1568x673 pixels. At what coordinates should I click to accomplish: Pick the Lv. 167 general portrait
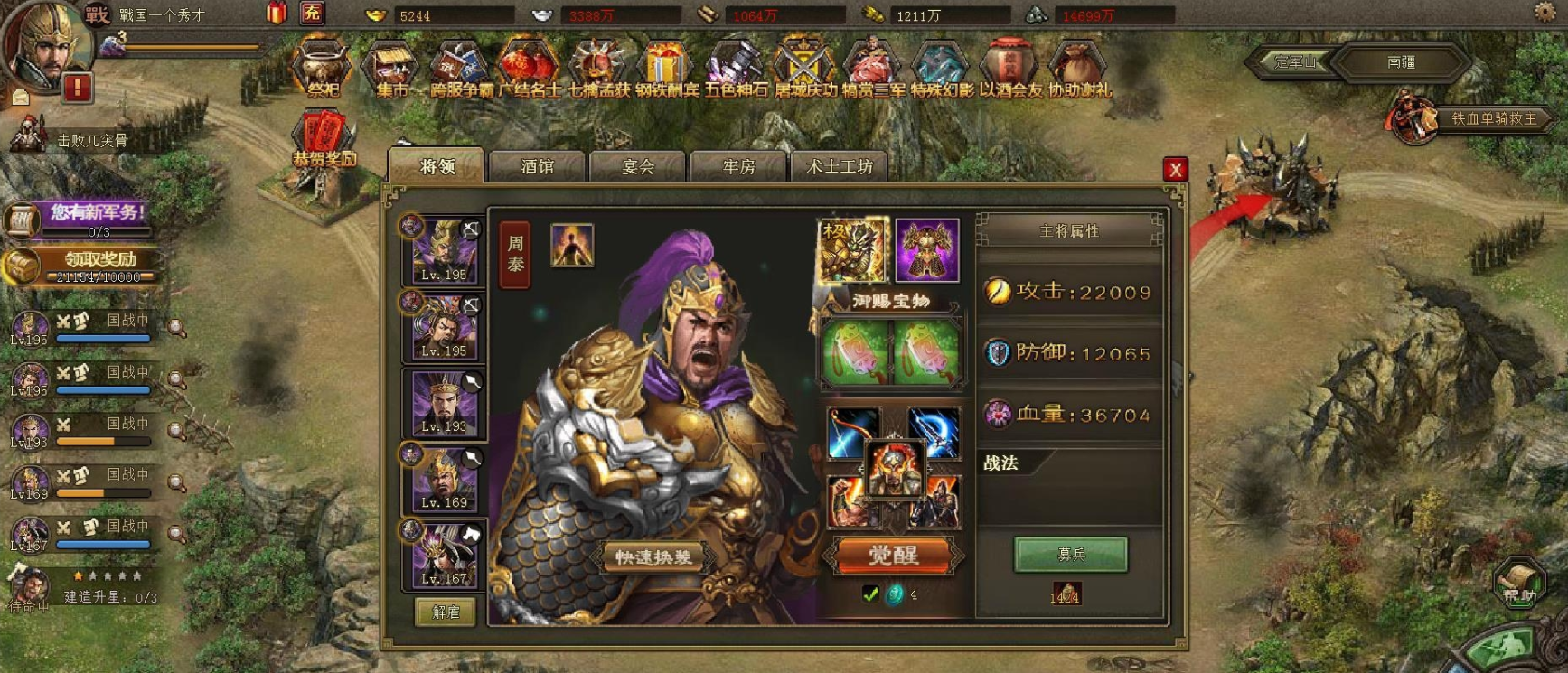445,556
